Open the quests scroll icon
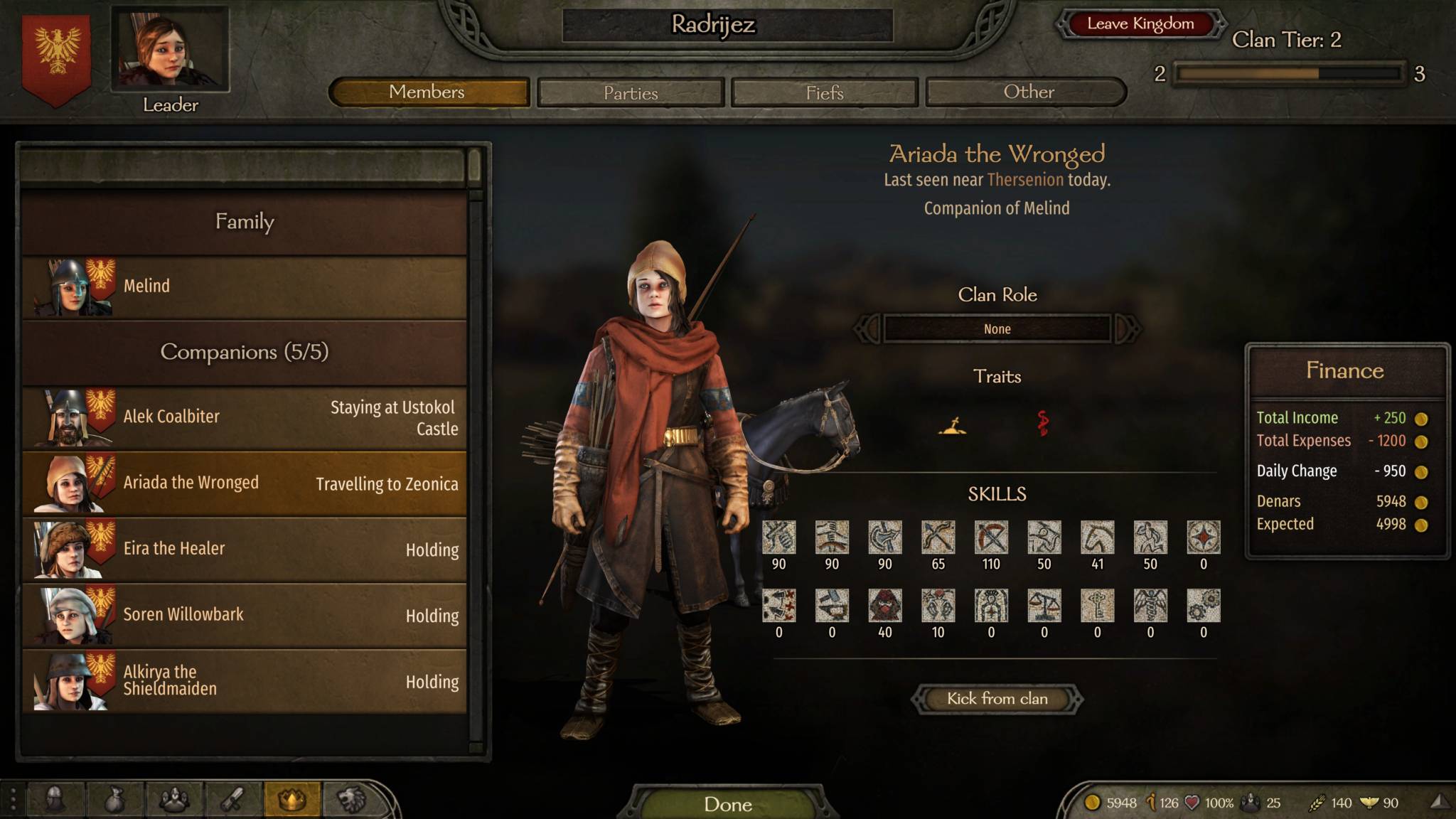1456x819 pixels. pyautogui.click(x=232, y=800)
